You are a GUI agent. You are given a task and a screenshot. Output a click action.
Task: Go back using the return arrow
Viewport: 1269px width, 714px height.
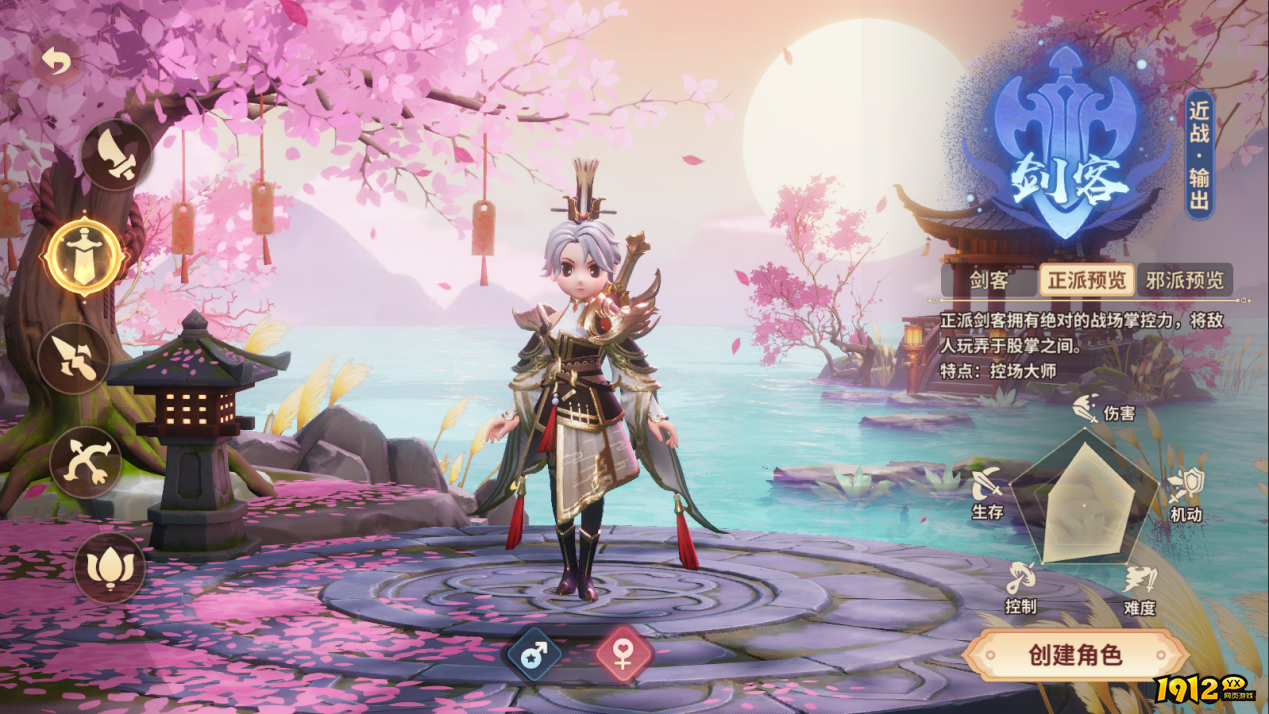click(57, 62)
